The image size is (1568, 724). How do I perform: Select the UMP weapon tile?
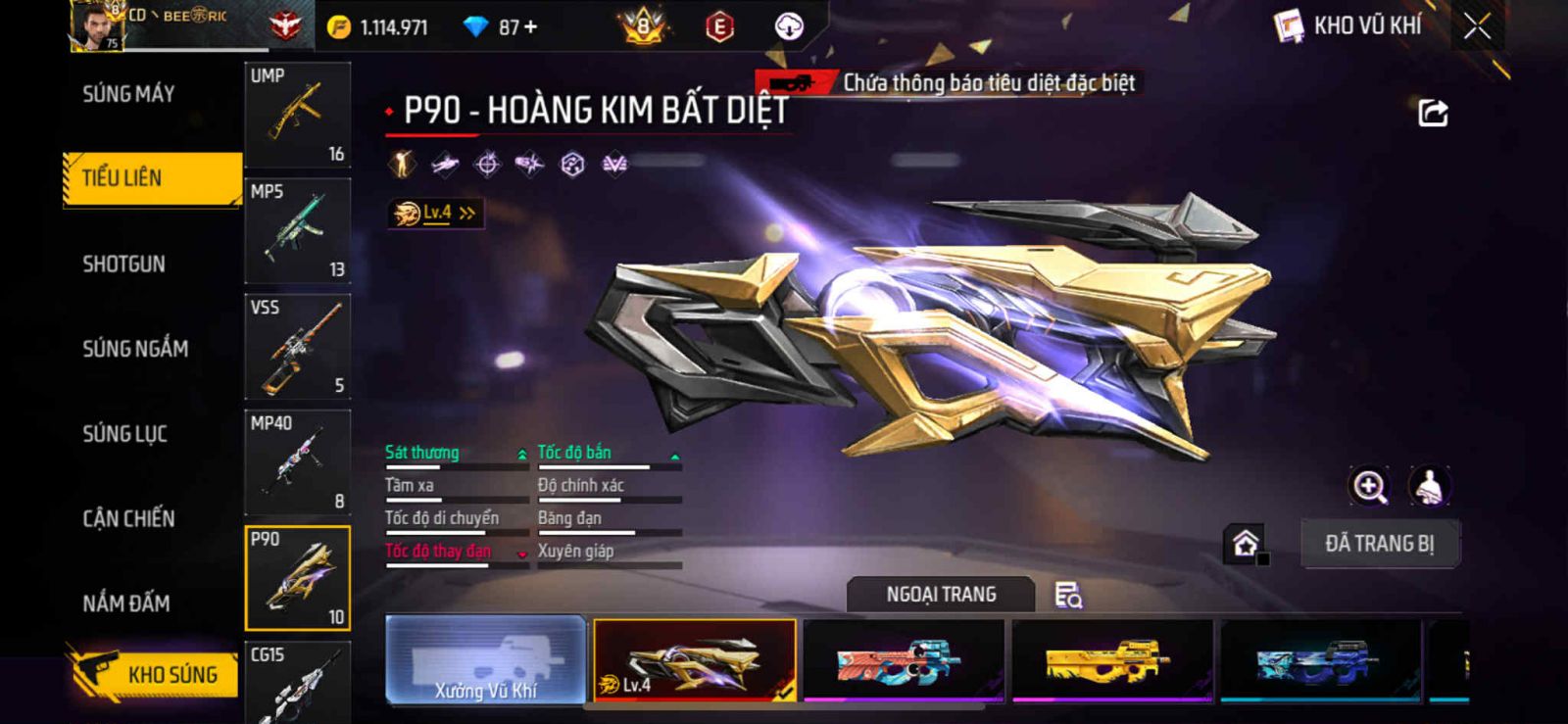pyautogui.click(x=297, y=115)
